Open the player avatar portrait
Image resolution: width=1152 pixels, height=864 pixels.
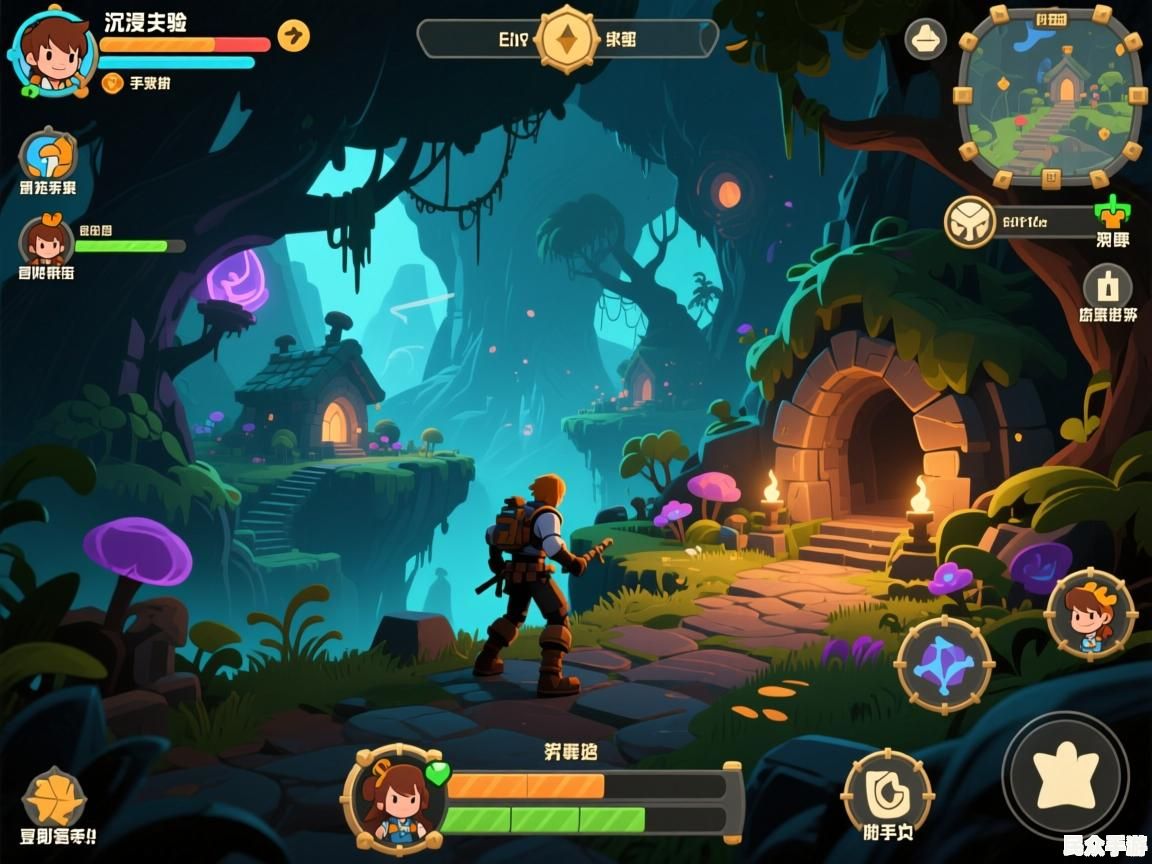[x=52, y=50]
